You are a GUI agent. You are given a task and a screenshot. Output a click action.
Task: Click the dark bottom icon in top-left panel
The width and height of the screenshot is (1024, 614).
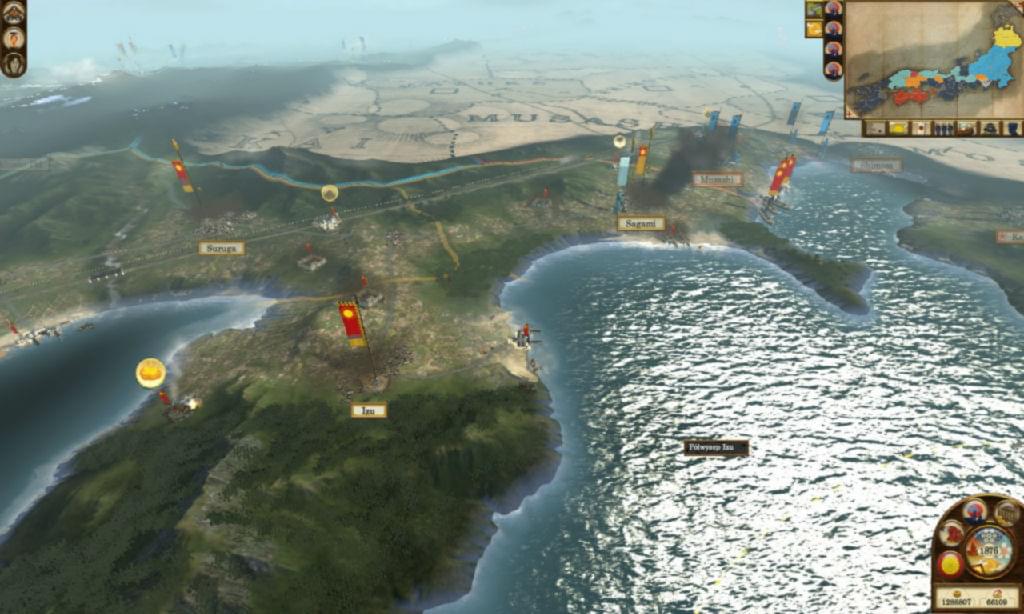[x=13, y=63]
